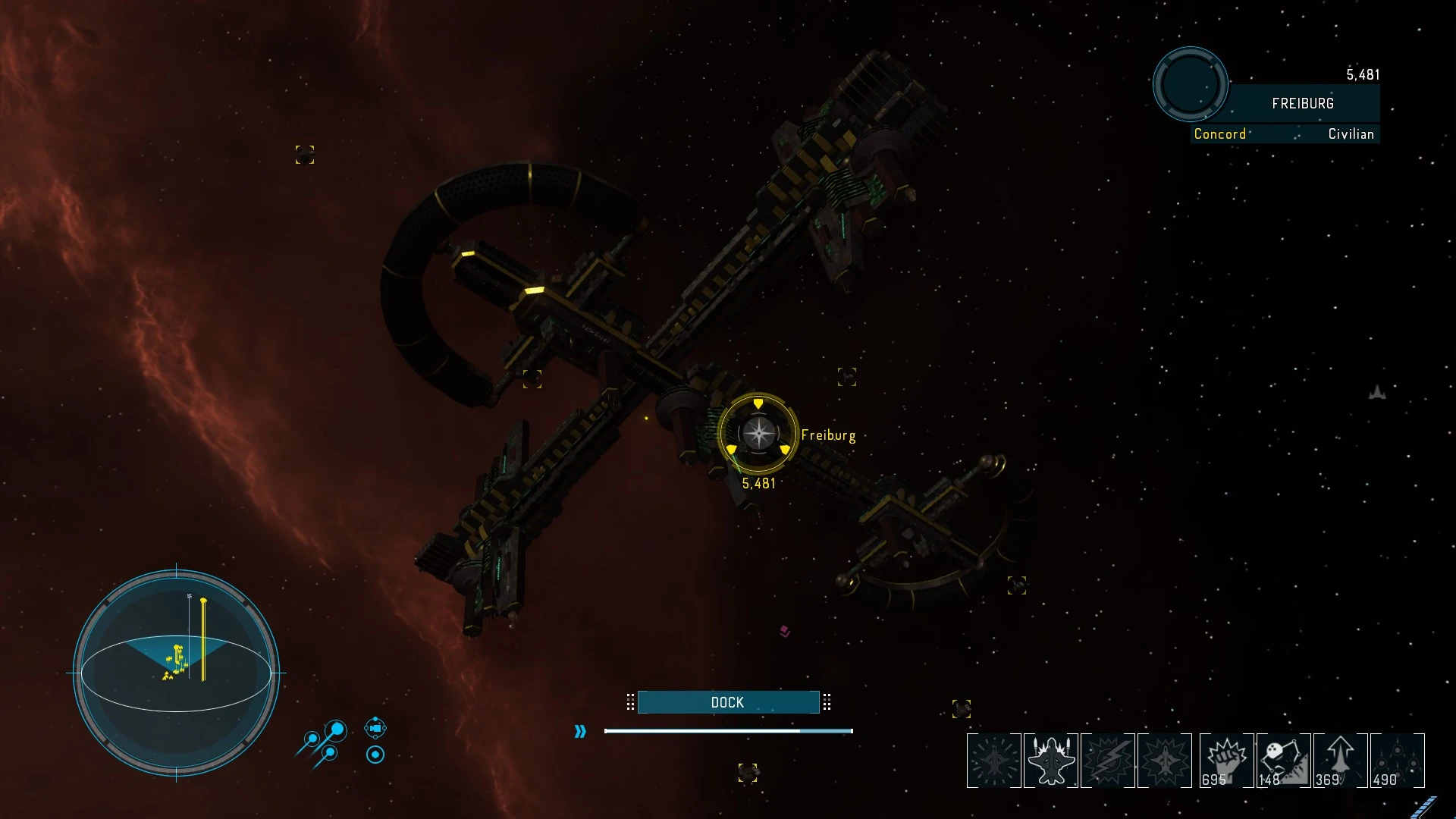Activate the fighter with radiating burst ability
The image size is (1456, 819).
[x=994, y=761]
